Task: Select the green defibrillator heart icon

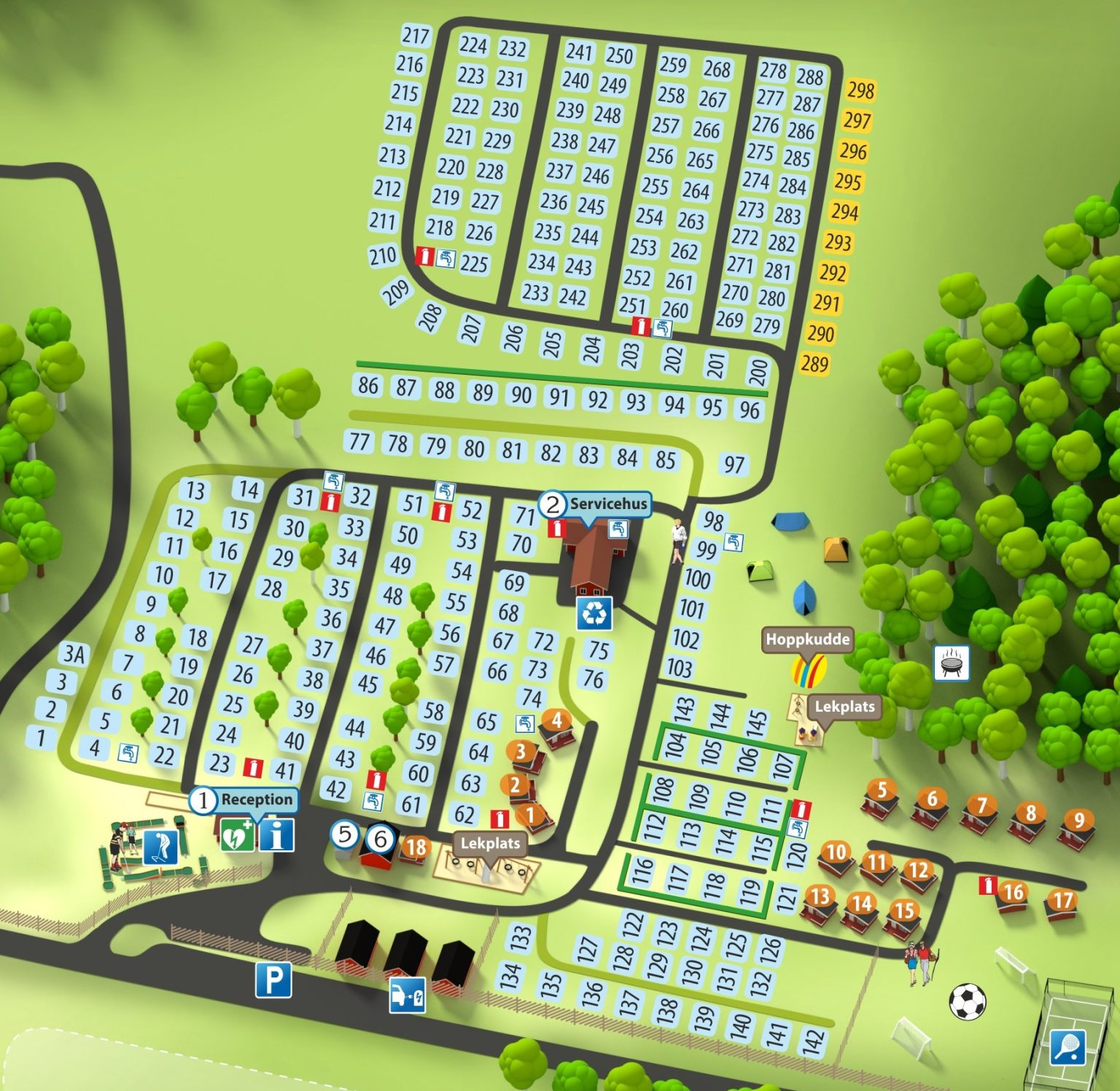Action: 238,835
